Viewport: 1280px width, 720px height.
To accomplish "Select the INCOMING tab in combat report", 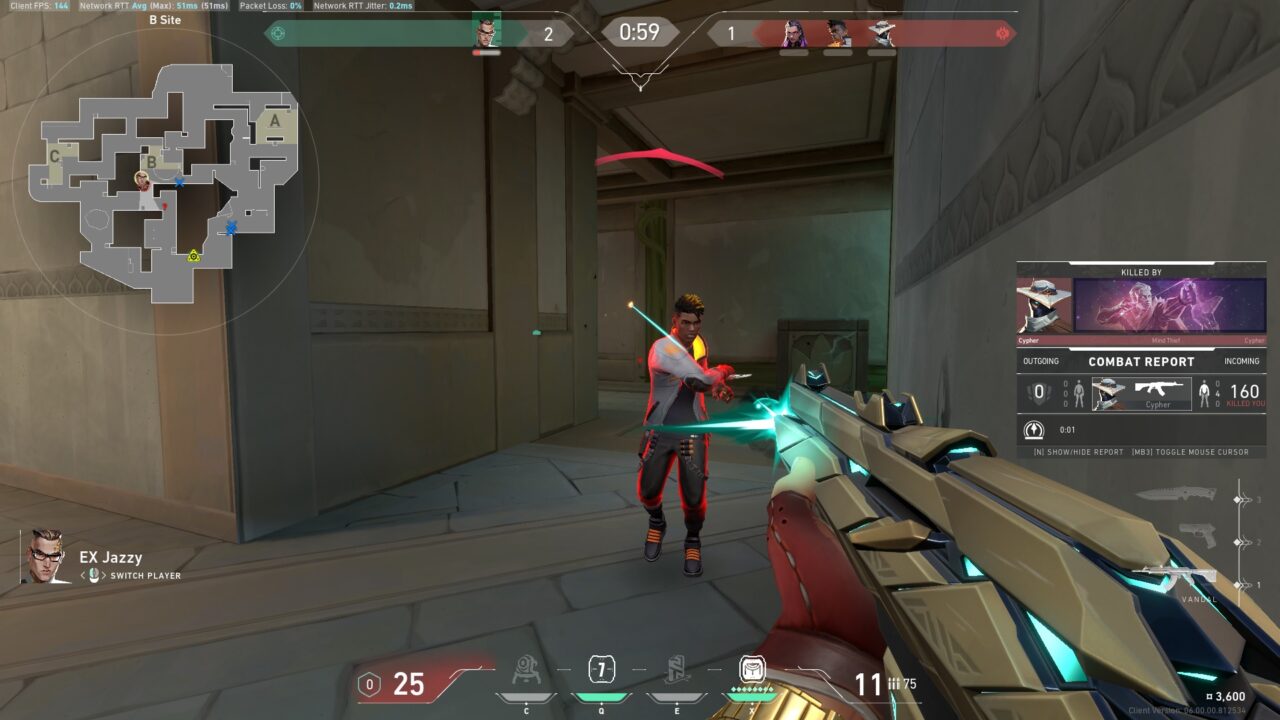I will (1242, 360).
